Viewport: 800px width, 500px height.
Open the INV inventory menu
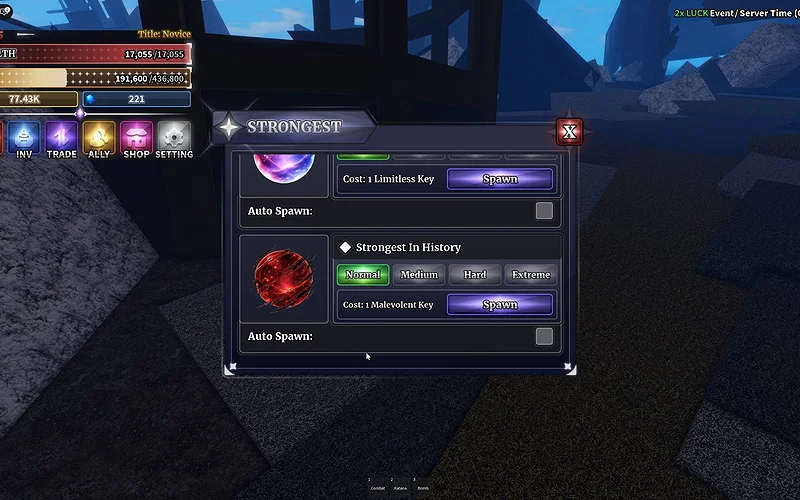24,138
